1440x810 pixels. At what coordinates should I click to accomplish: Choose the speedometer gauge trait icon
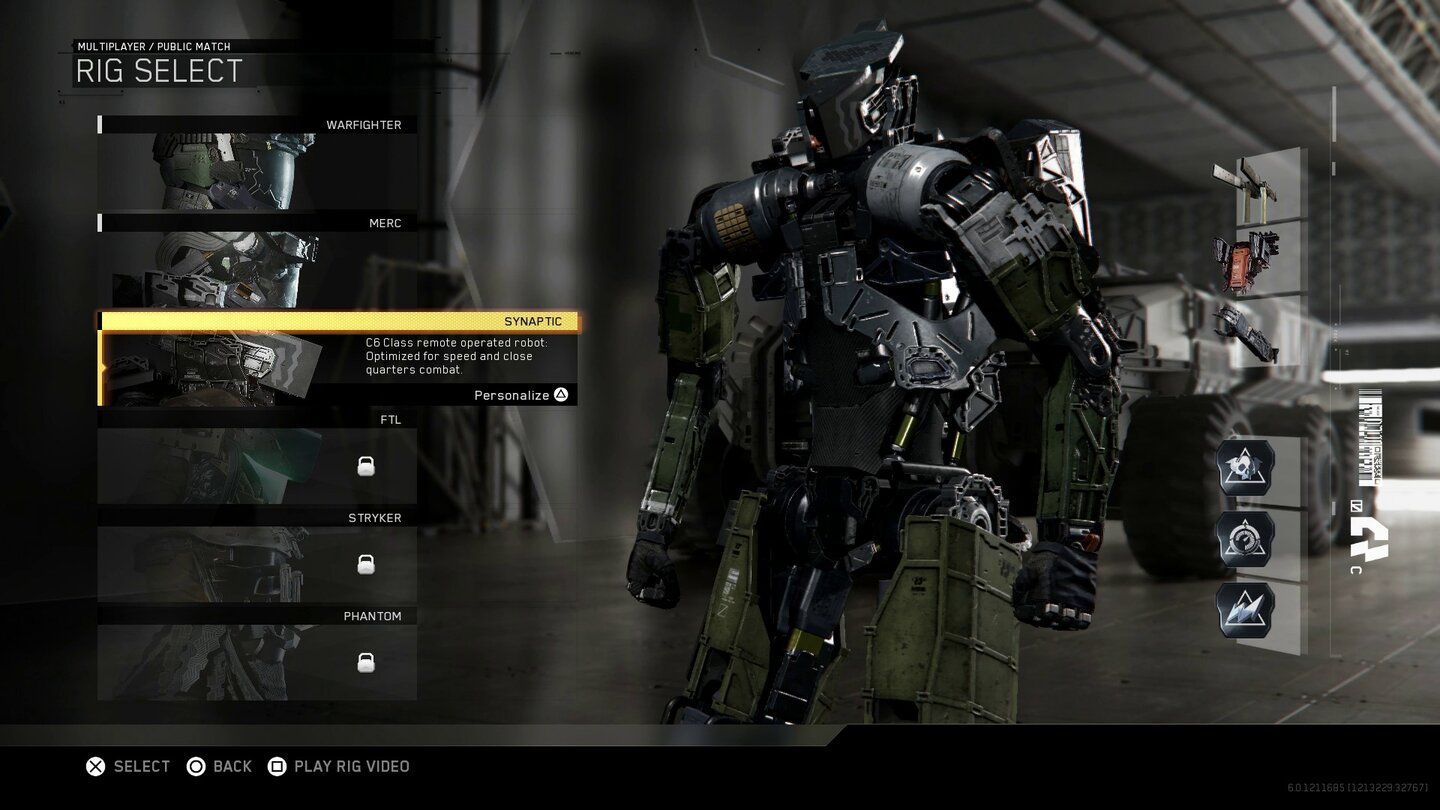1246,539
